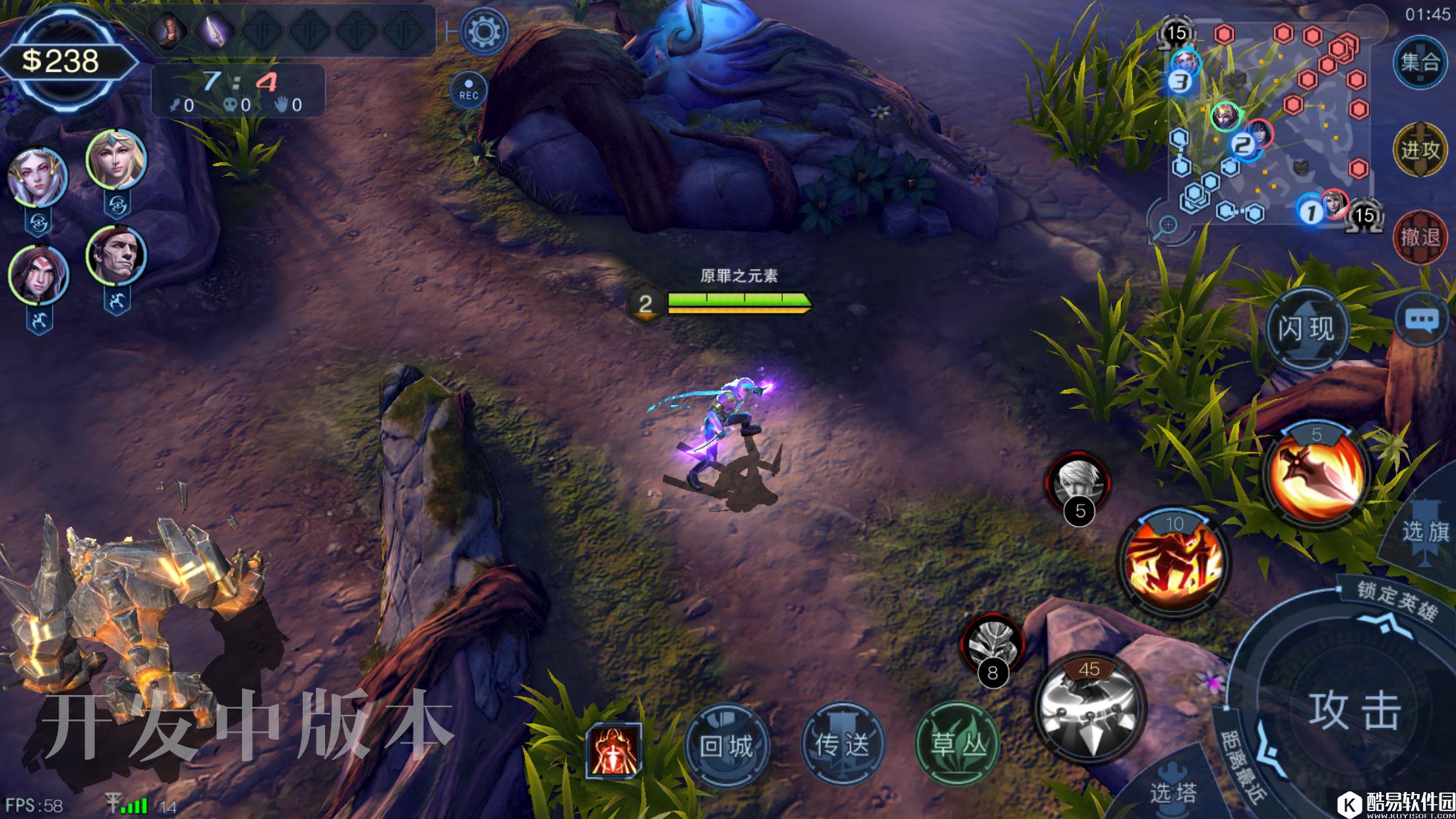The width and height of the screenshot is (1456, 819).
Task: Use the 闪现 flash spell
Action: (1306, 328)
